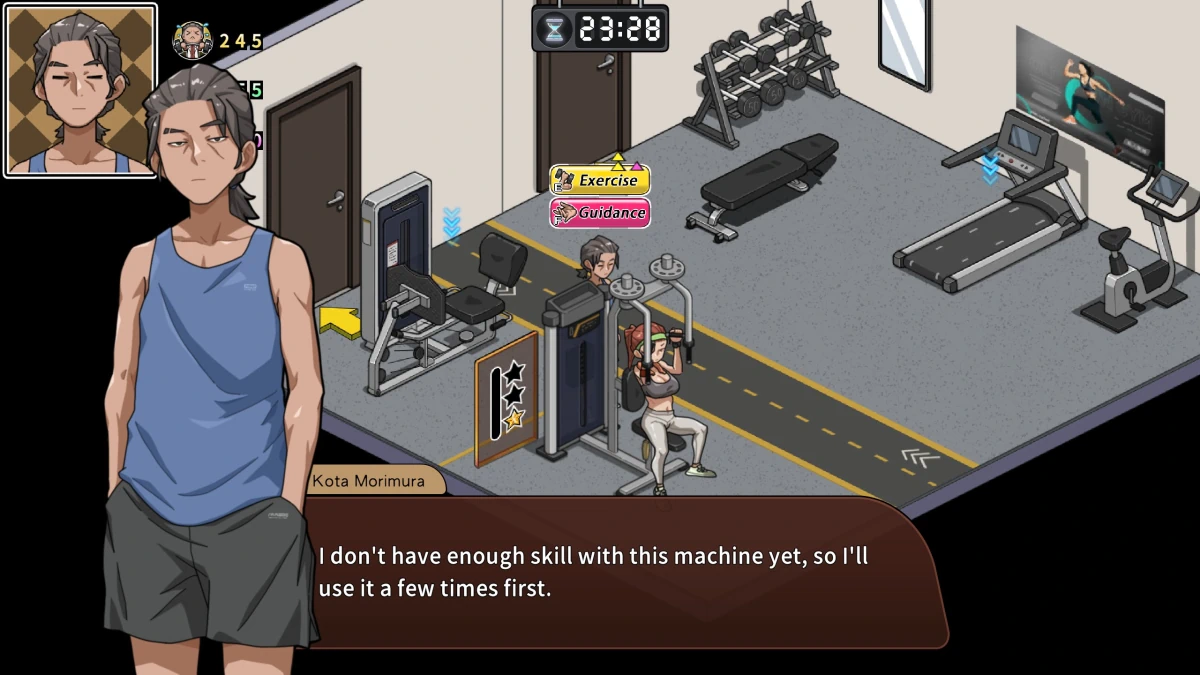Open Kota's character portrait in the corner
Image resolution: width=1200 pixels, height=675 pixels.
[80, 90]
